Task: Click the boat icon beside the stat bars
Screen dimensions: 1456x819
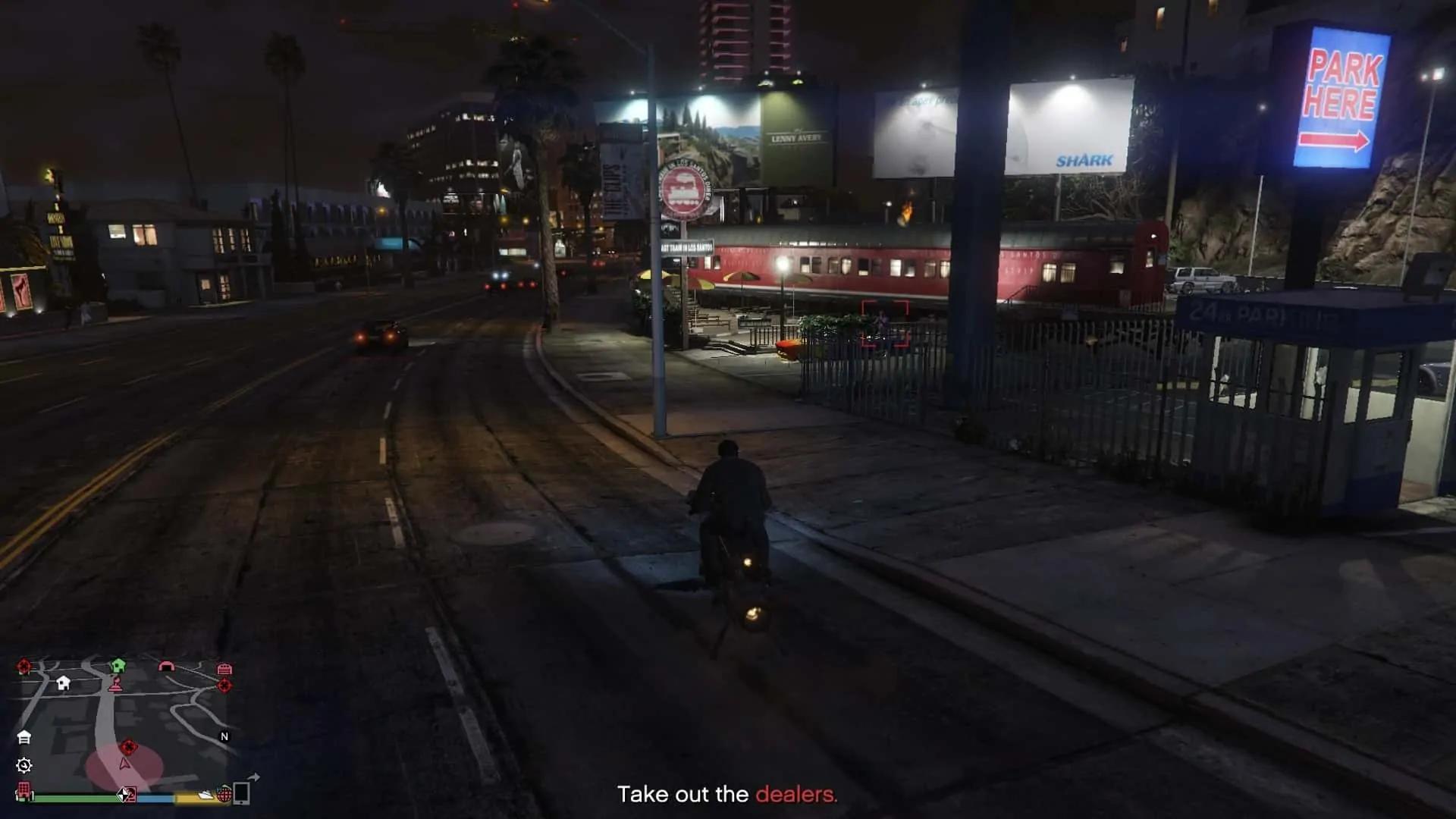Action: coord(206,795)
